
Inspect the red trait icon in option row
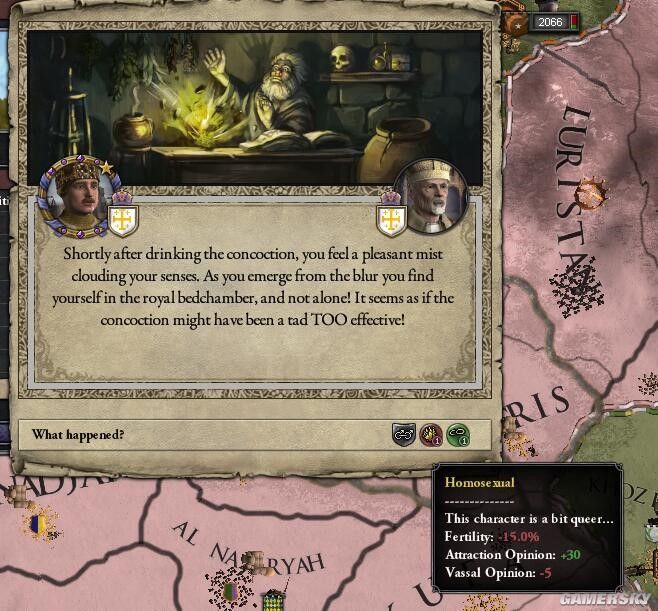(431, 435)
